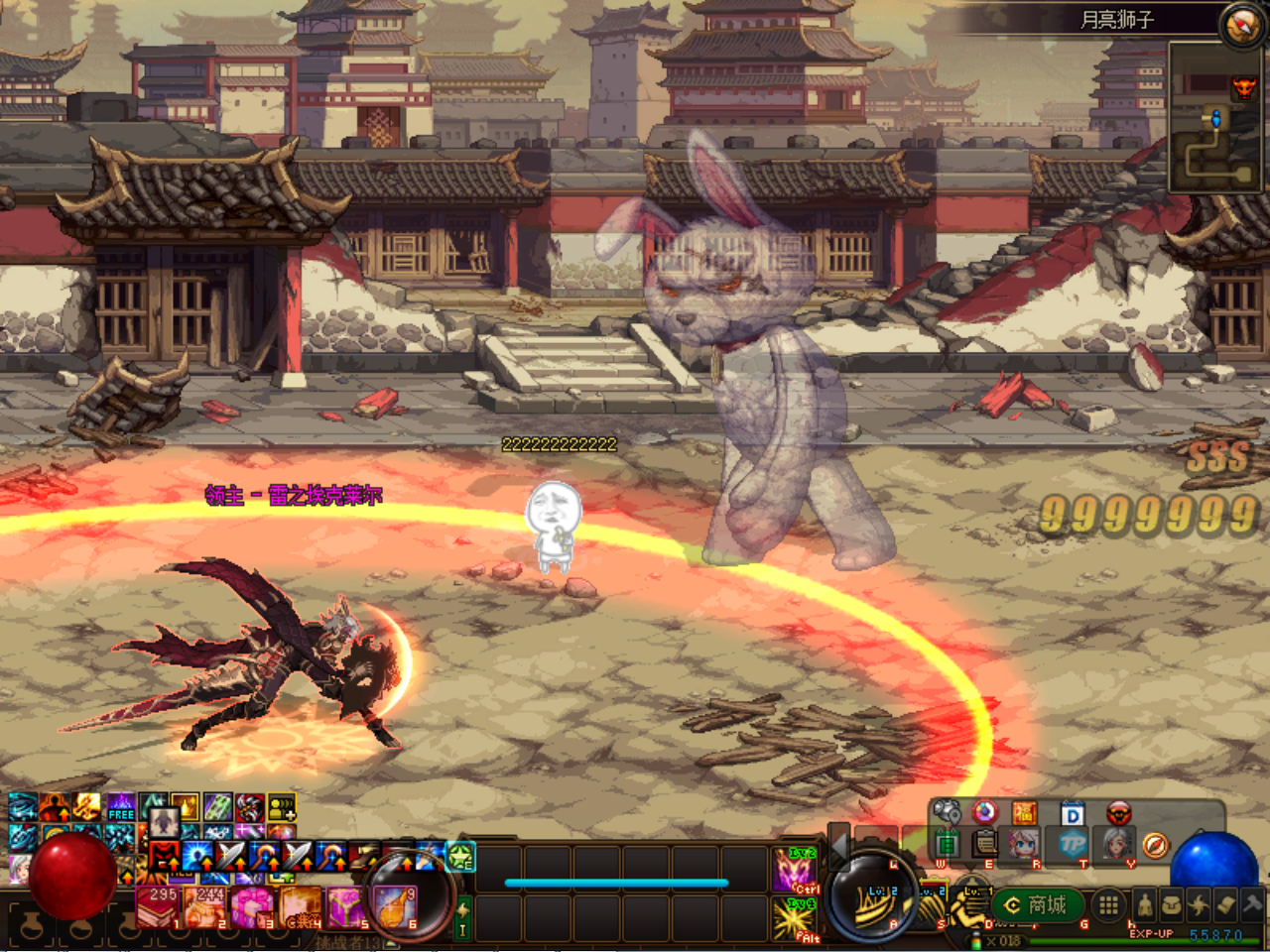This screenshot has width=1270, height=952.
Task: Click the purple FREE buff icon
Action: coord(121,807)
